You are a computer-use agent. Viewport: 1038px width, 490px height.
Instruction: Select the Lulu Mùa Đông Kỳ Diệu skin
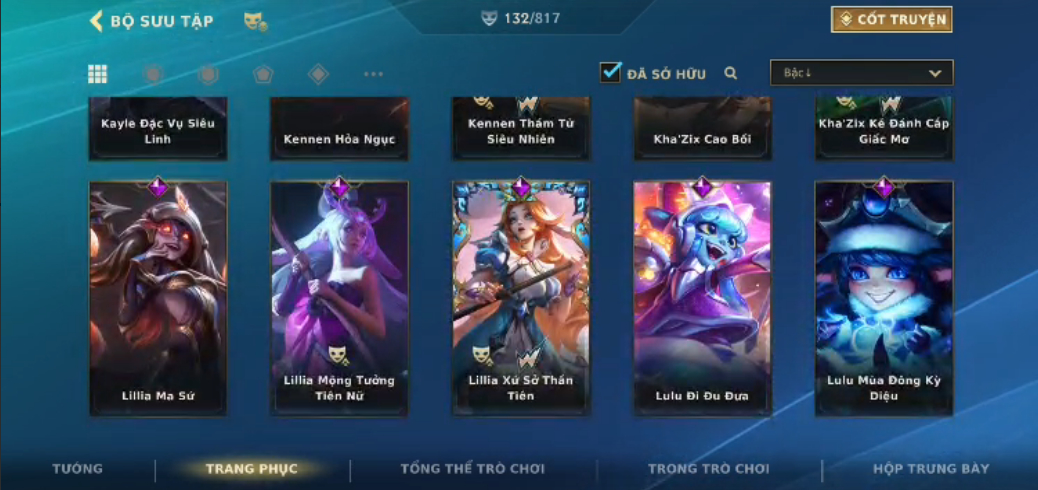click(884, 298)
